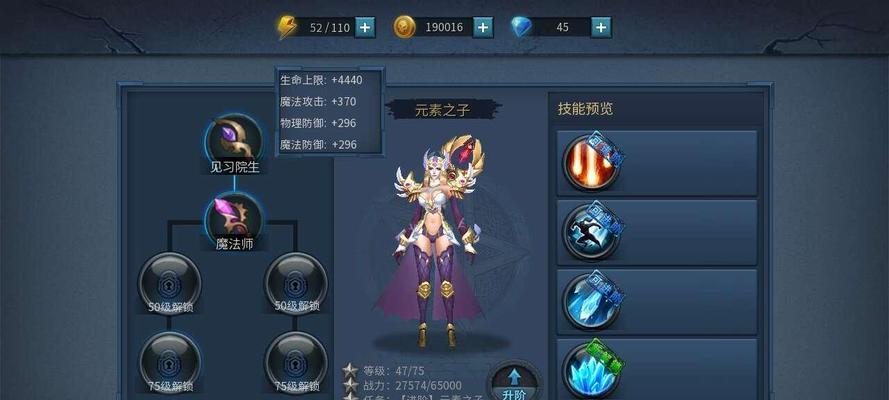
Task: Select the single ice shard skill icon
Action: (x=589, y=301)
